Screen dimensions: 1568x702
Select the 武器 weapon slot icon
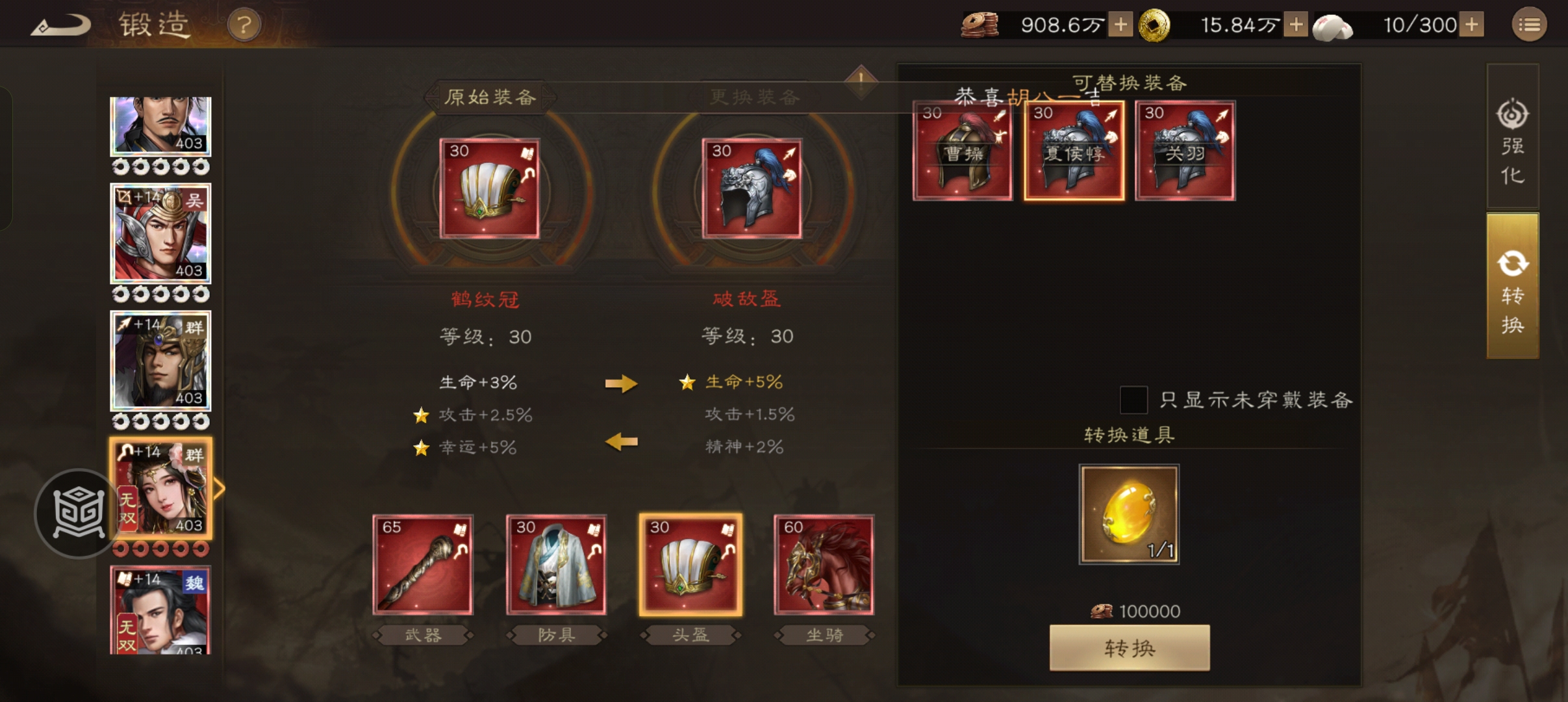(x=423, y=565)
